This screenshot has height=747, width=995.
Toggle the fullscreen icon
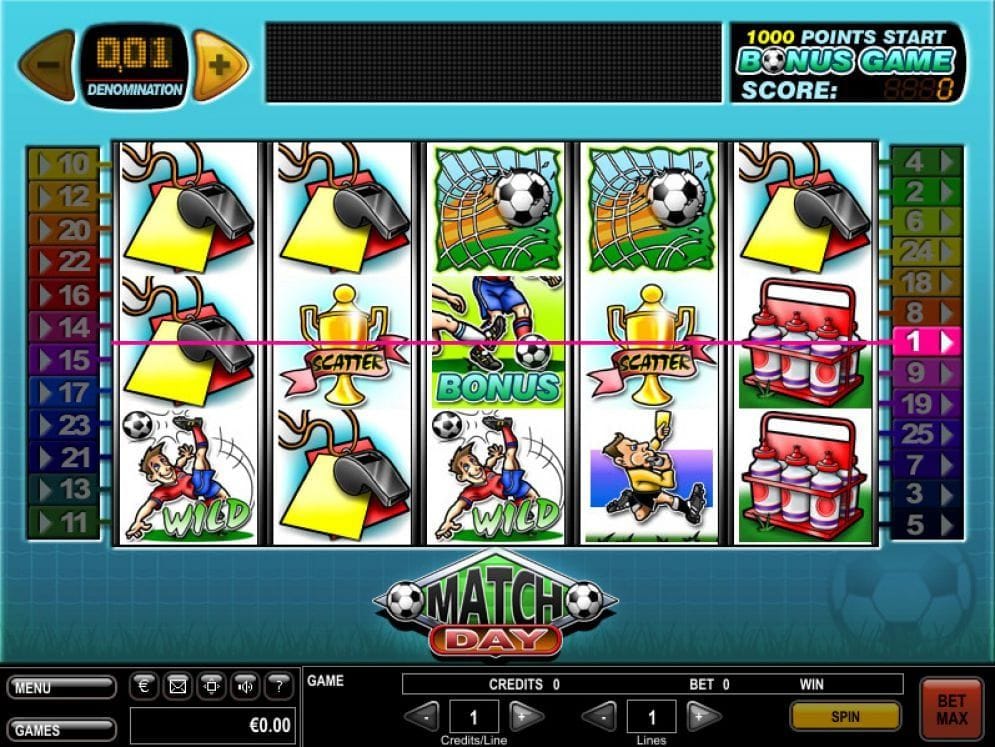click(211, 687)
